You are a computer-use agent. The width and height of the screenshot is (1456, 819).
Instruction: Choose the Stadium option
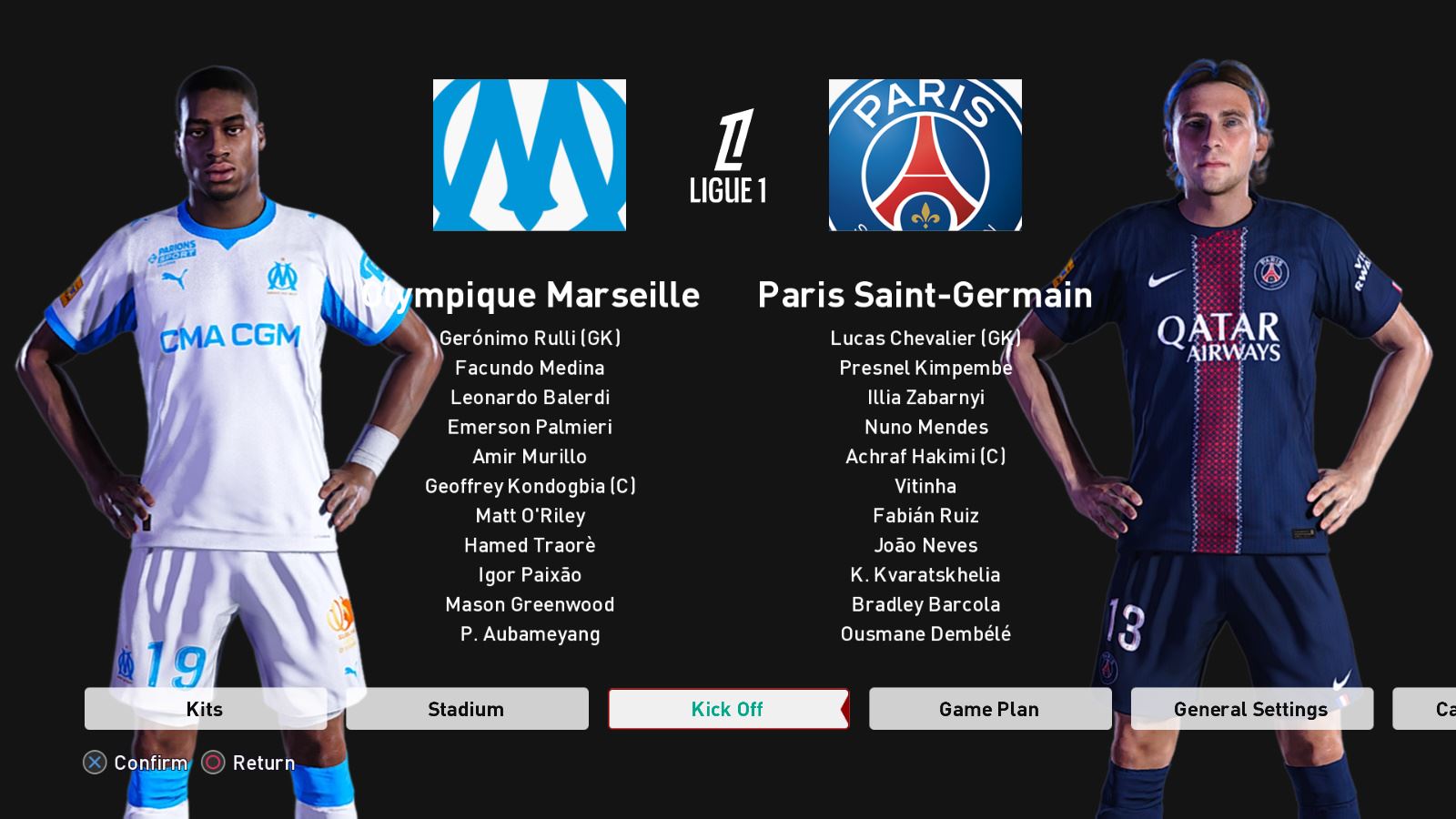(466, 709)
